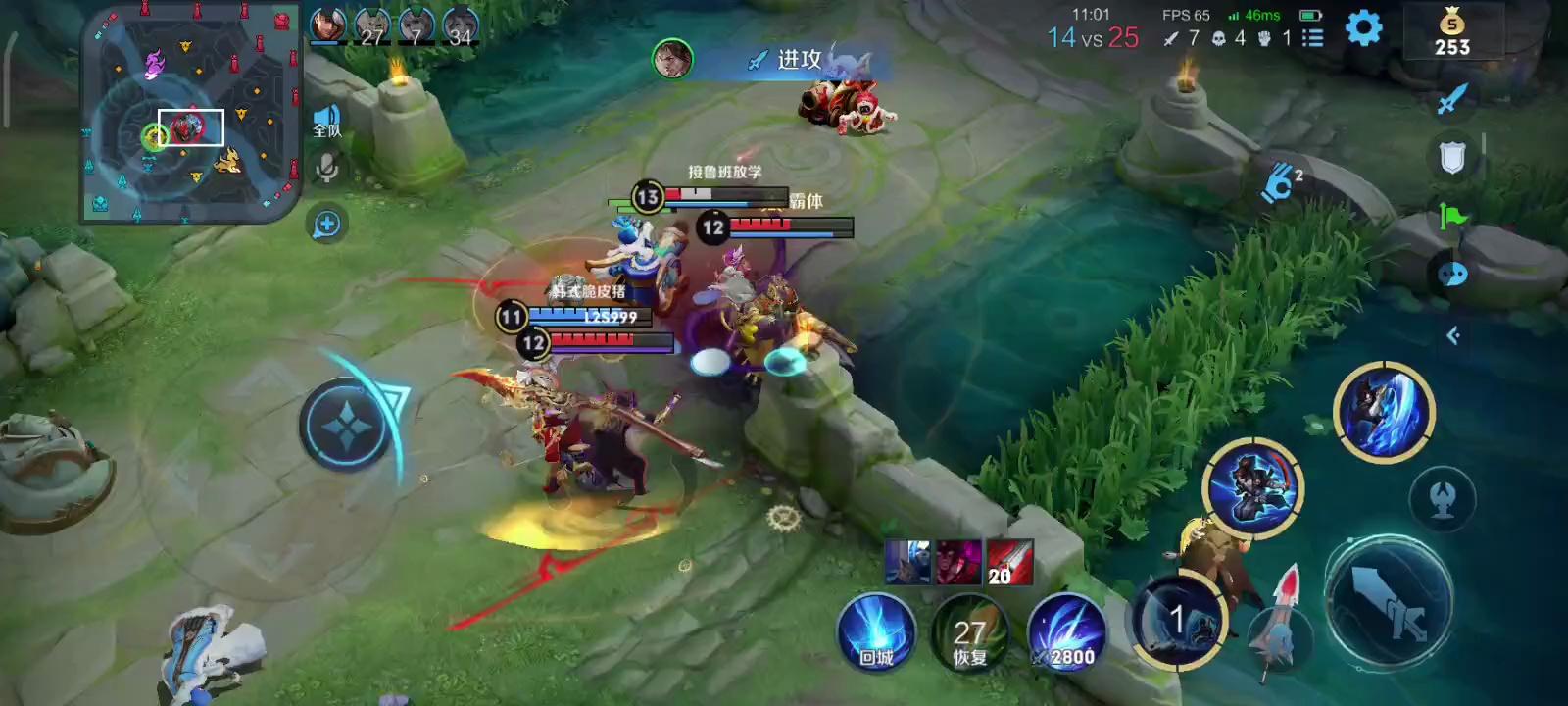Activate the dark hero dash skill
Image resolution: width=1568 pixels, height=706 pixels.
pos(1252,487)
